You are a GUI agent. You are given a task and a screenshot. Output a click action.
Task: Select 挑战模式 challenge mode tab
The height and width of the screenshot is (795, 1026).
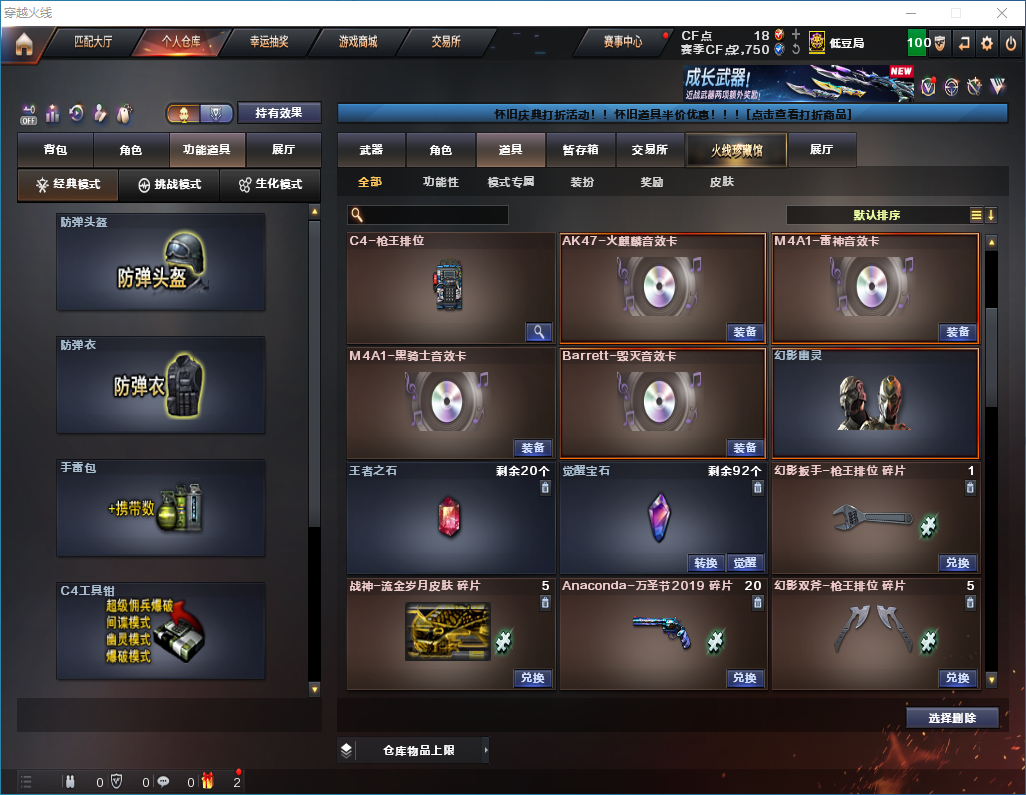click(169, 185)
